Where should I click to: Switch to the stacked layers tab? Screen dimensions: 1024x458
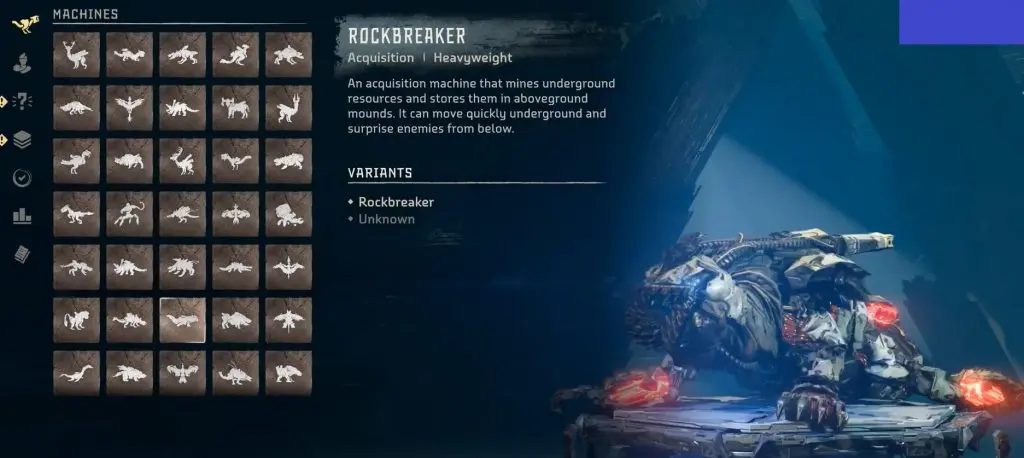pyautogui.click(x=22, y=140)
